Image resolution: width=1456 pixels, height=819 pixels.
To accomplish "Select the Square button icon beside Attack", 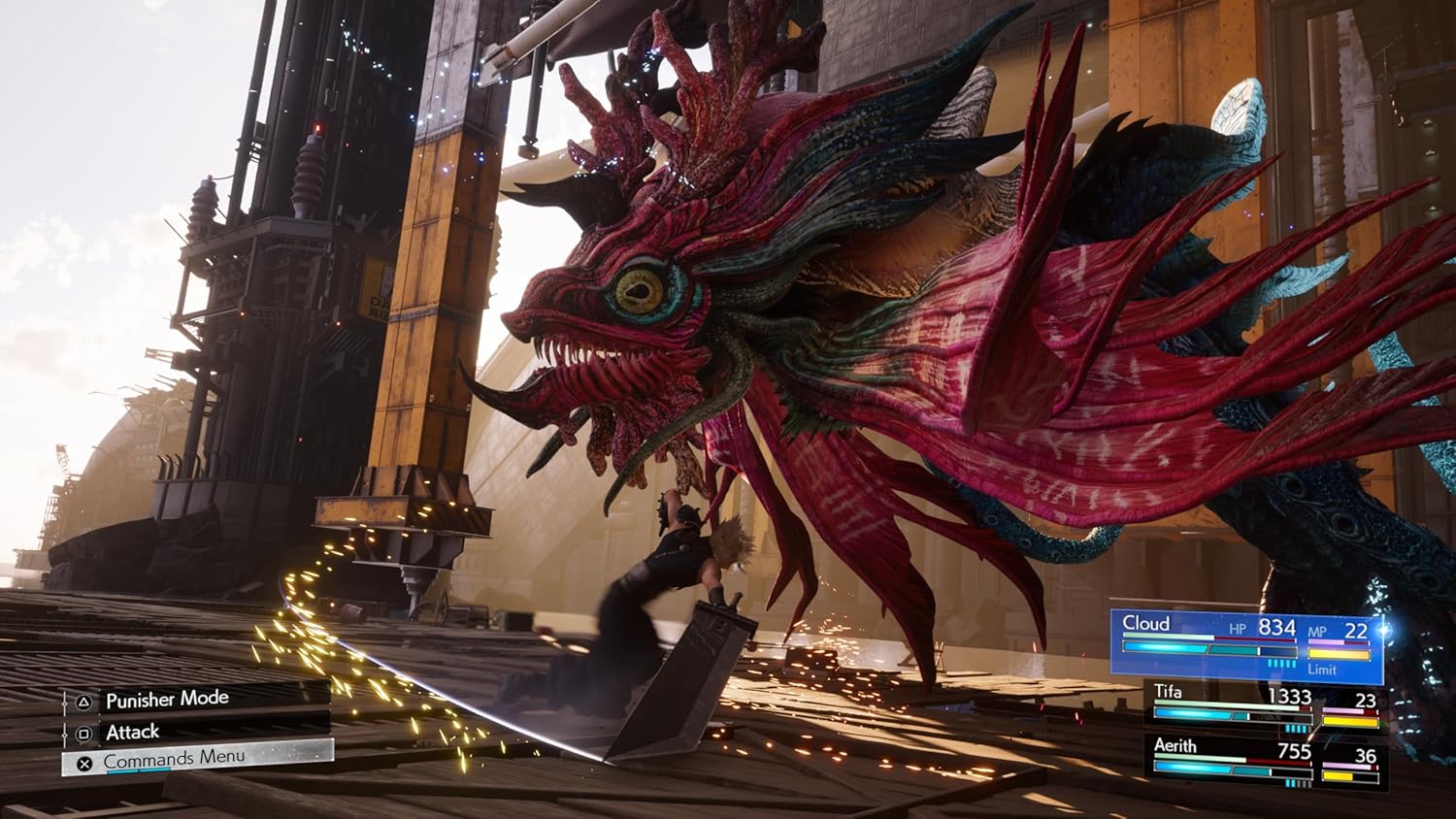I will 82,734.
